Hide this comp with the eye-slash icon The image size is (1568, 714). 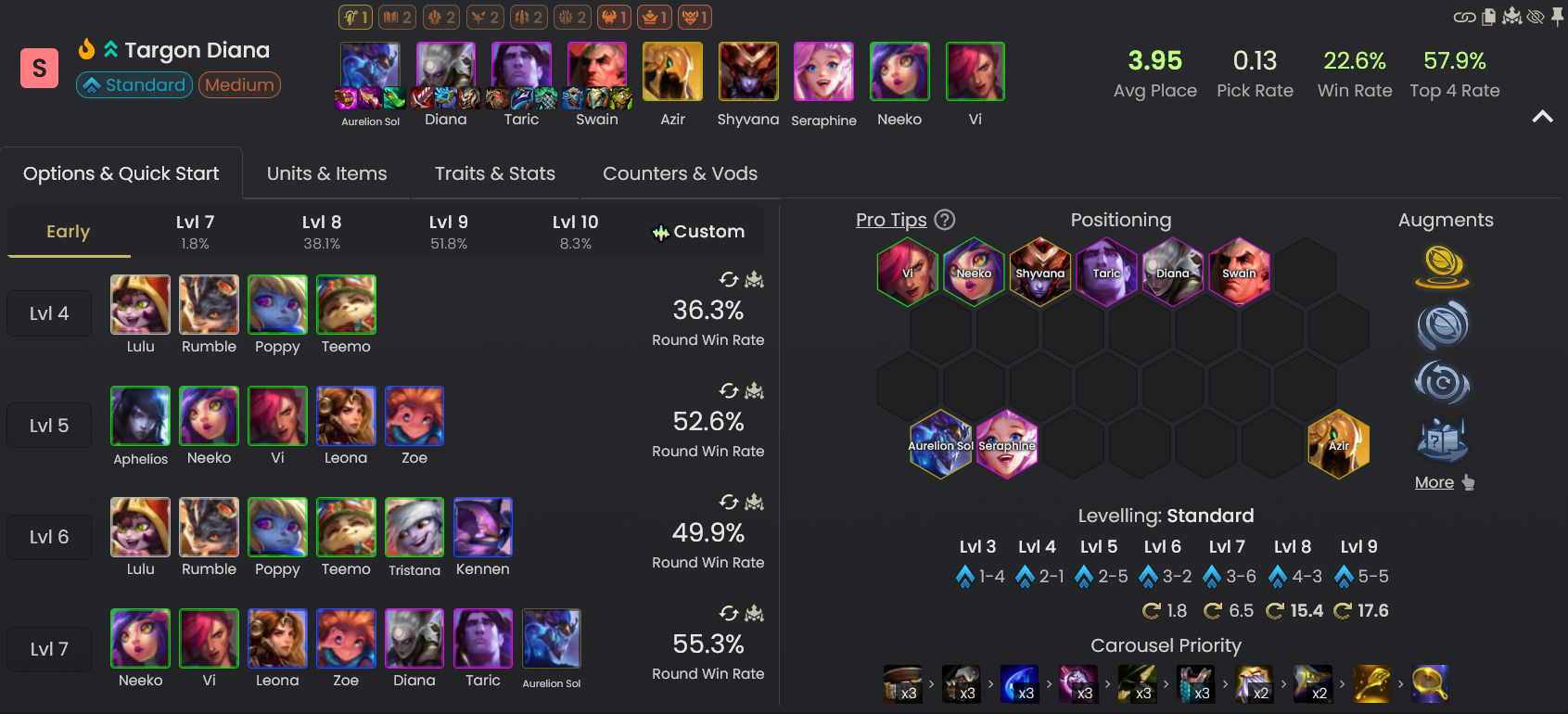1536,16
